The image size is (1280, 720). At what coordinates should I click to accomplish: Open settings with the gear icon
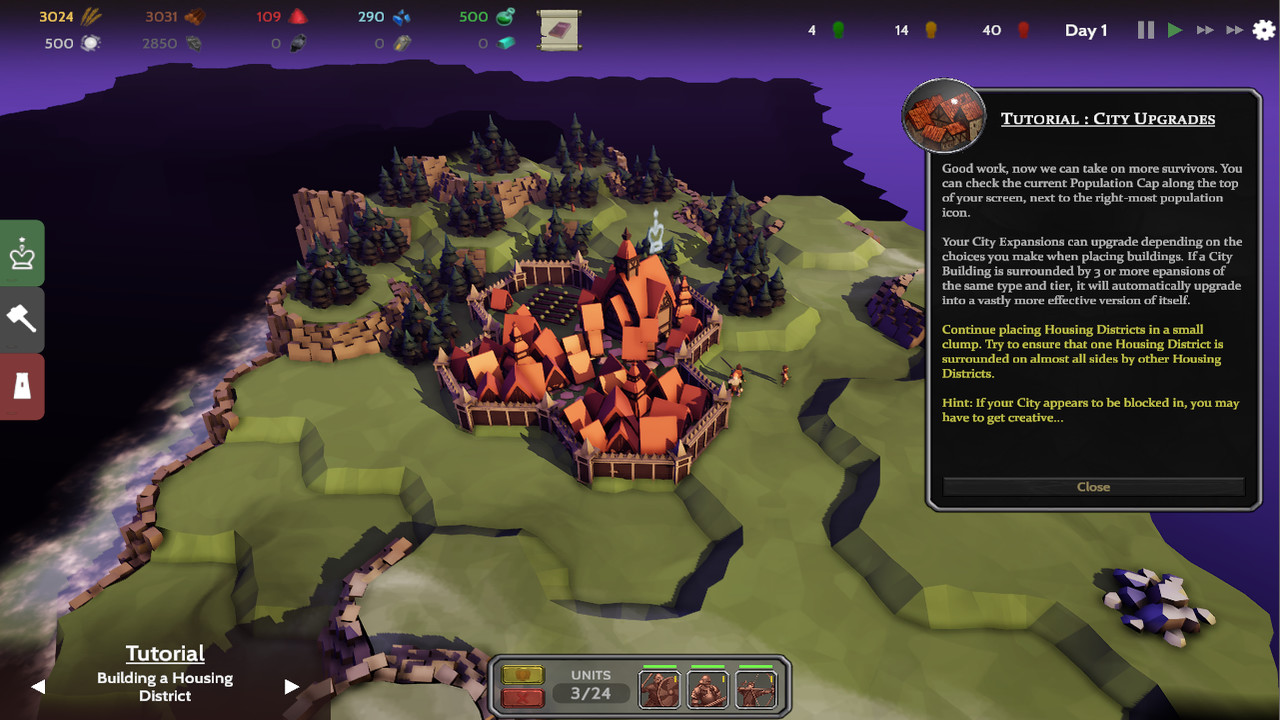pos(1264,30)
